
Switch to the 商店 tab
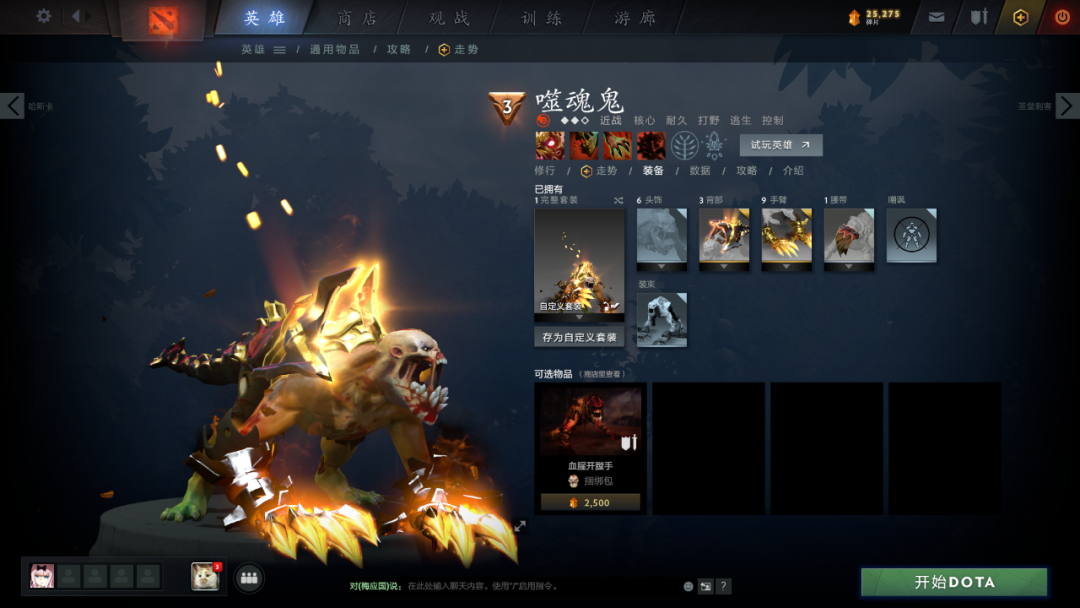(358, 18)
